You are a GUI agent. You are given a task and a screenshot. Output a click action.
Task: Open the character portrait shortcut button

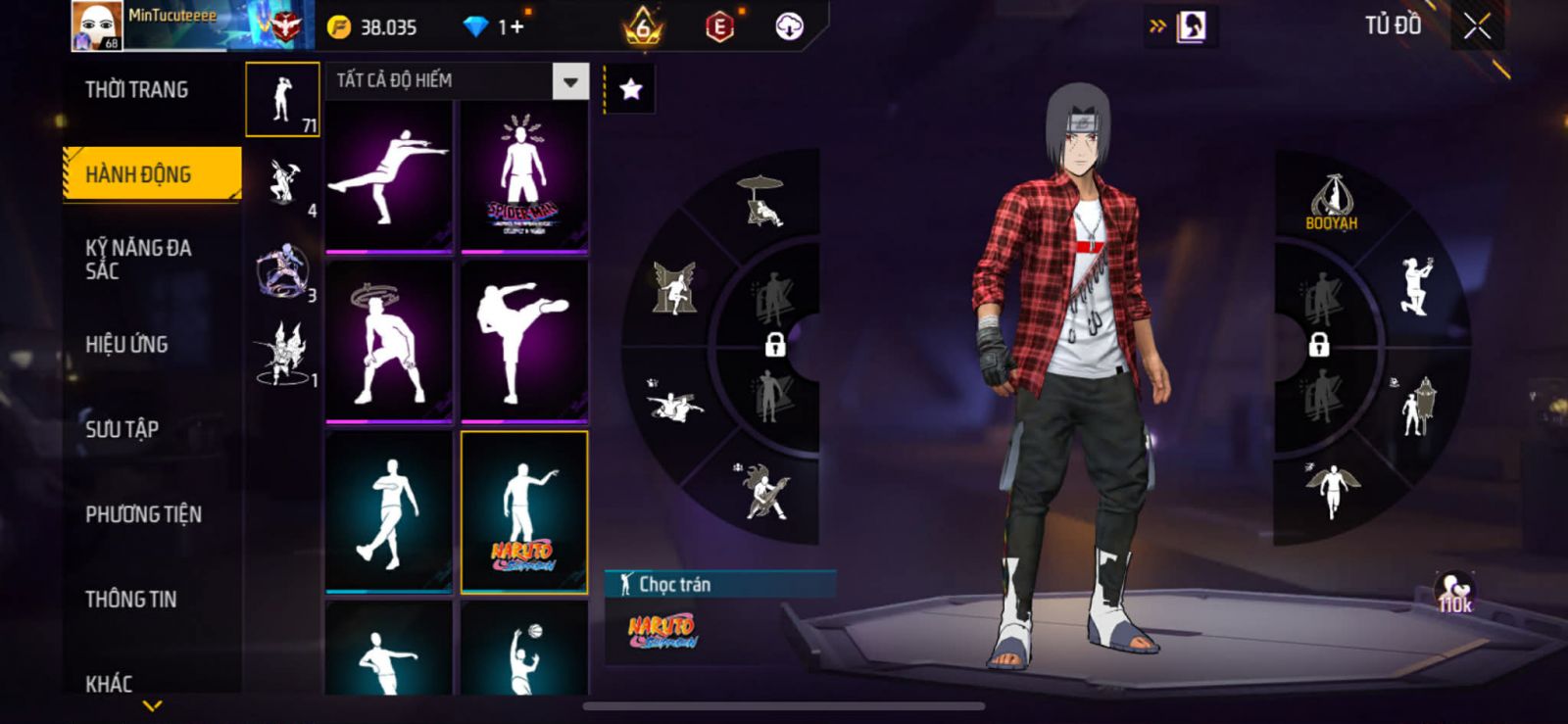tap(1192, 26)
